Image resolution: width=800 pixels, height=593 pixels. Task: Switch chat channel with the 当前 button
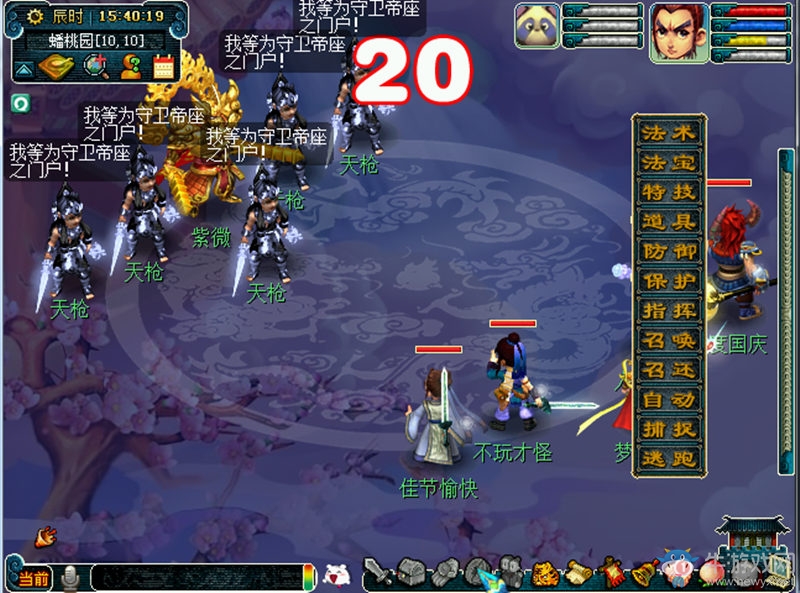click(32, 578)
